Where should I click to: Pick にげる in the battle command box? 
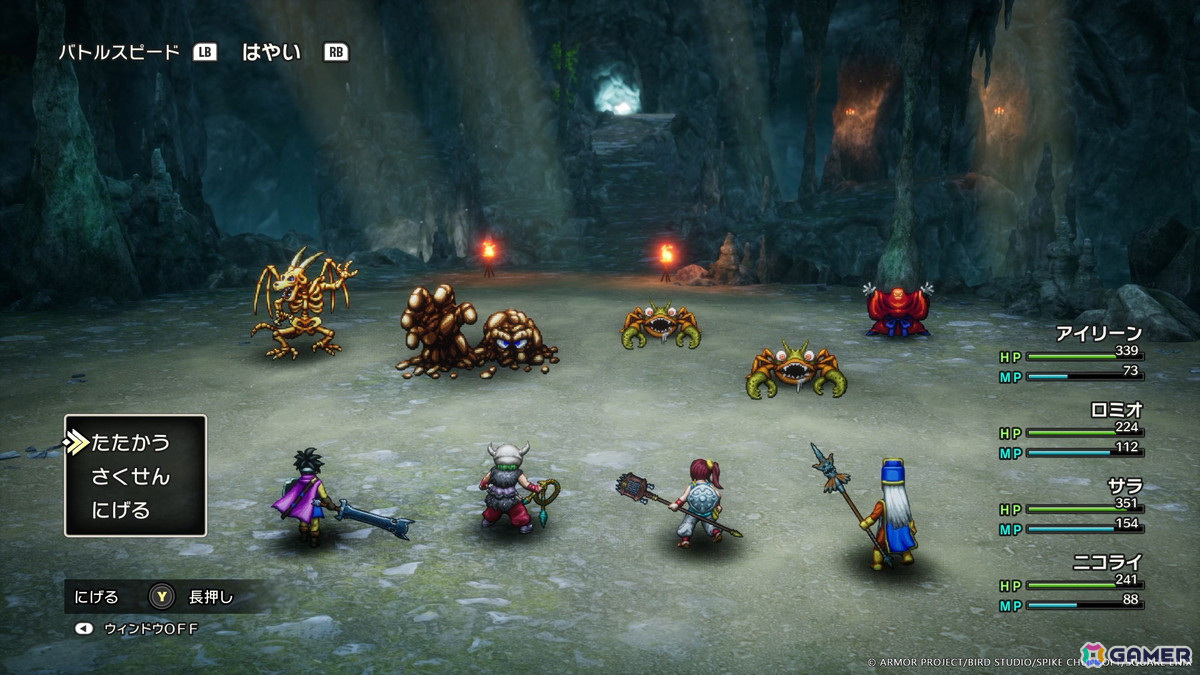[120, 510]
